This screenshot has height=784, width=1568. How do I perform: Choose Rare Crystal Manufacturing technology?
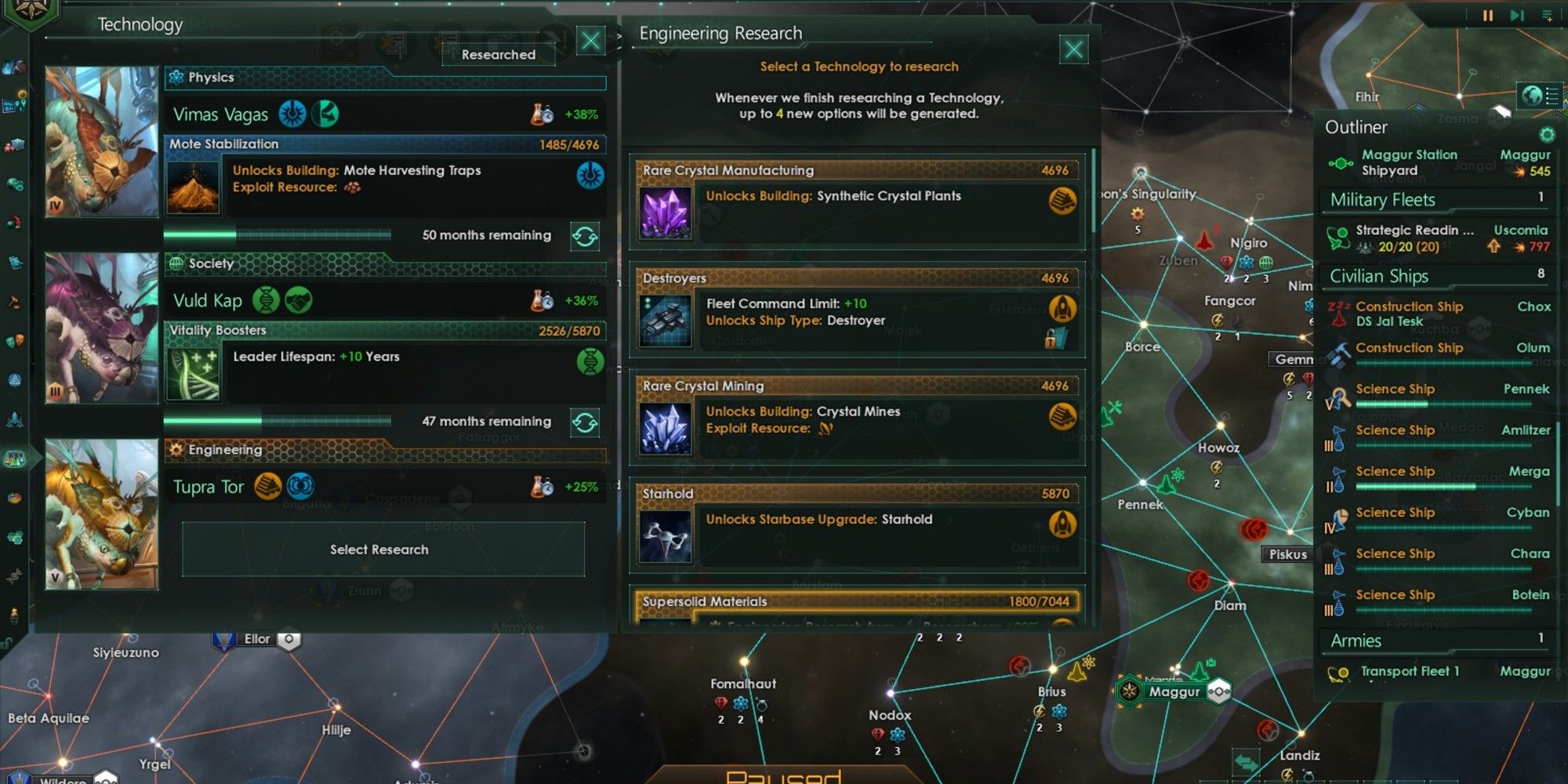click(x=857, y=201)
